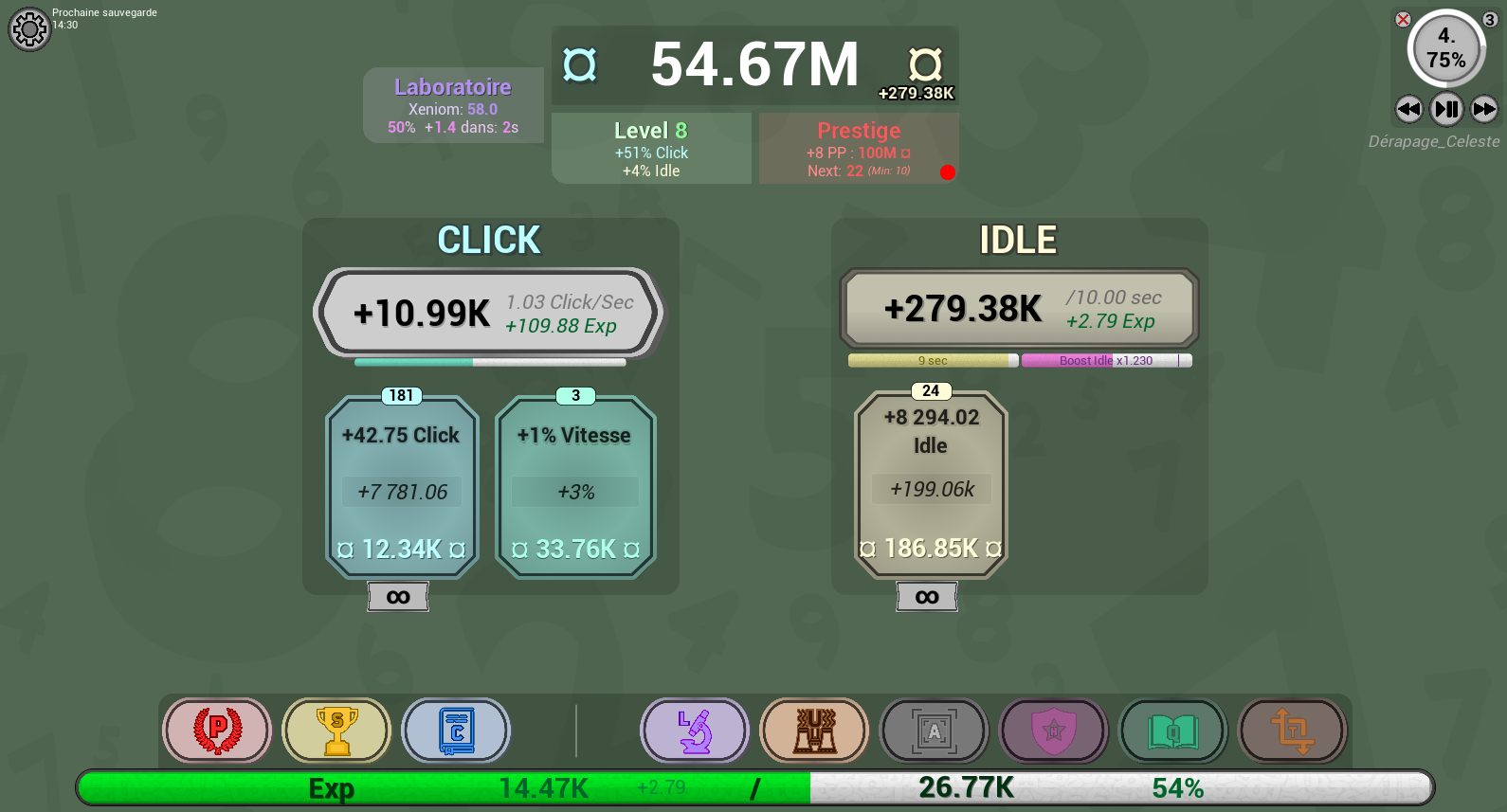The height and width of the screenshot is (812, 1507).
Task: Purchase the +8294.02 Idle upgrade
Action: [x=930, y=483]
